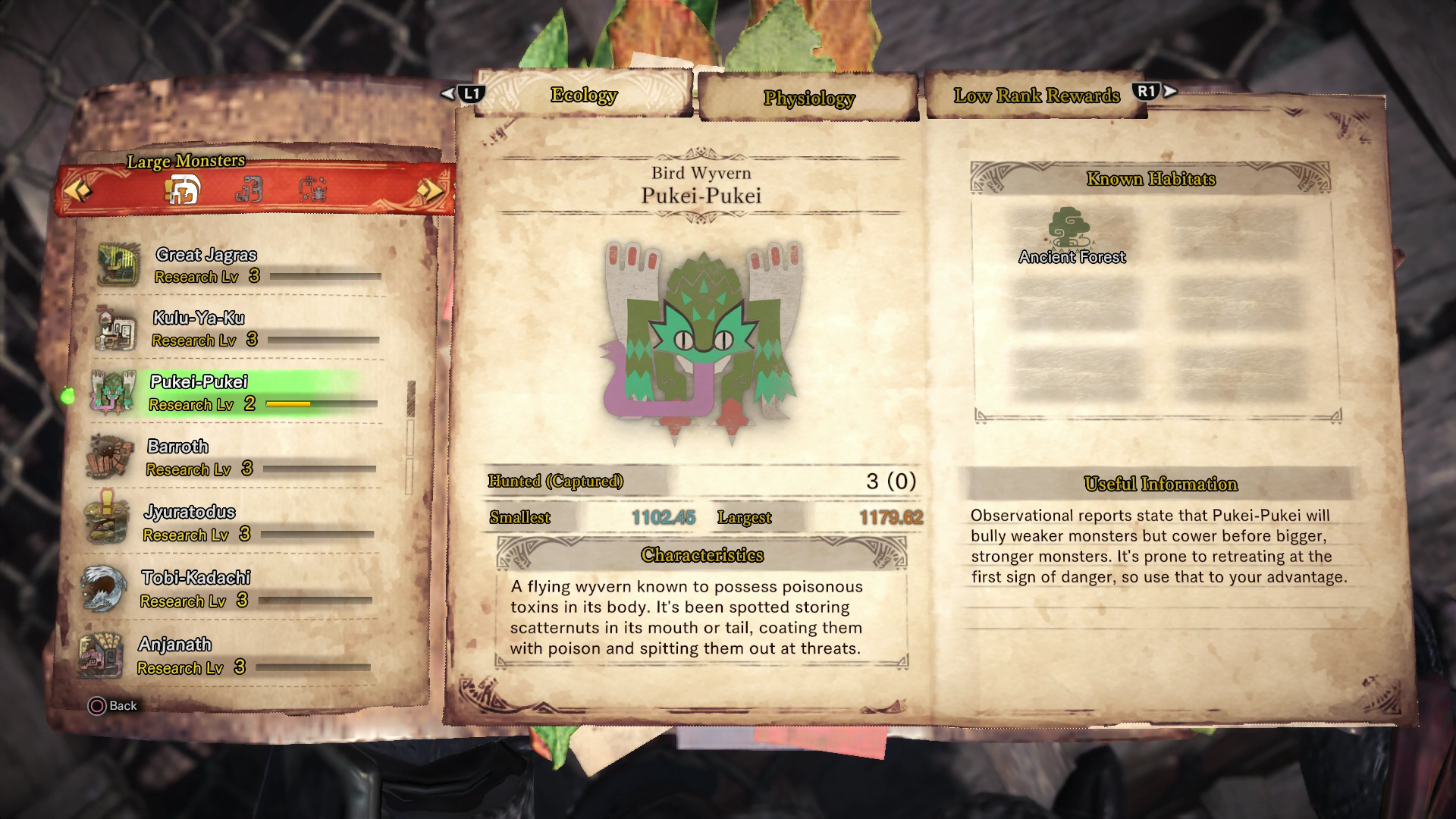Show the Low Rank Rewards tab
This screenshot has width=1456, height=819.
[x=1036, y=96]
